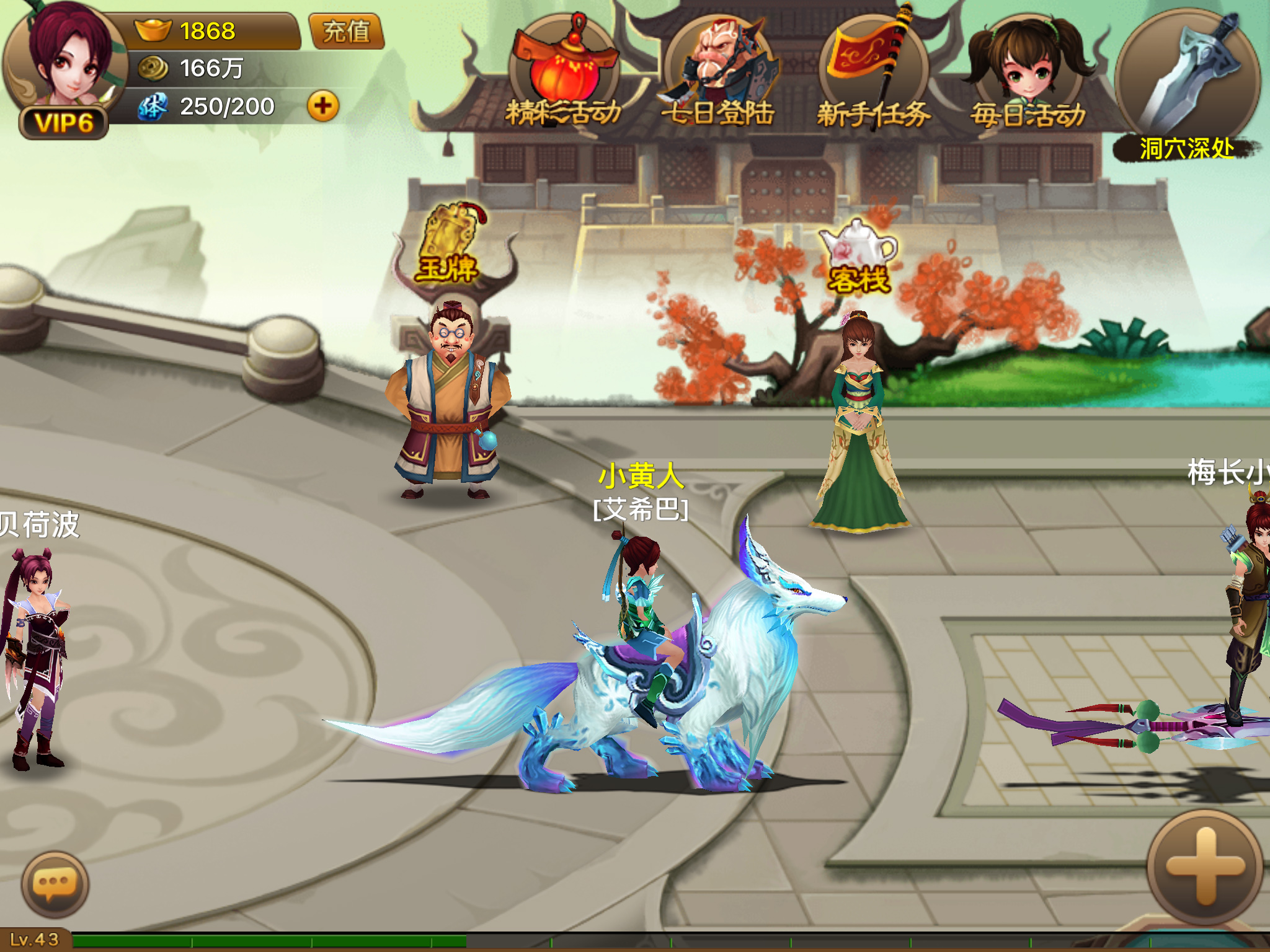View the VIP6 badge details
The height and width of the screenshot is (952, 1270).
click(x=64, y=123)
